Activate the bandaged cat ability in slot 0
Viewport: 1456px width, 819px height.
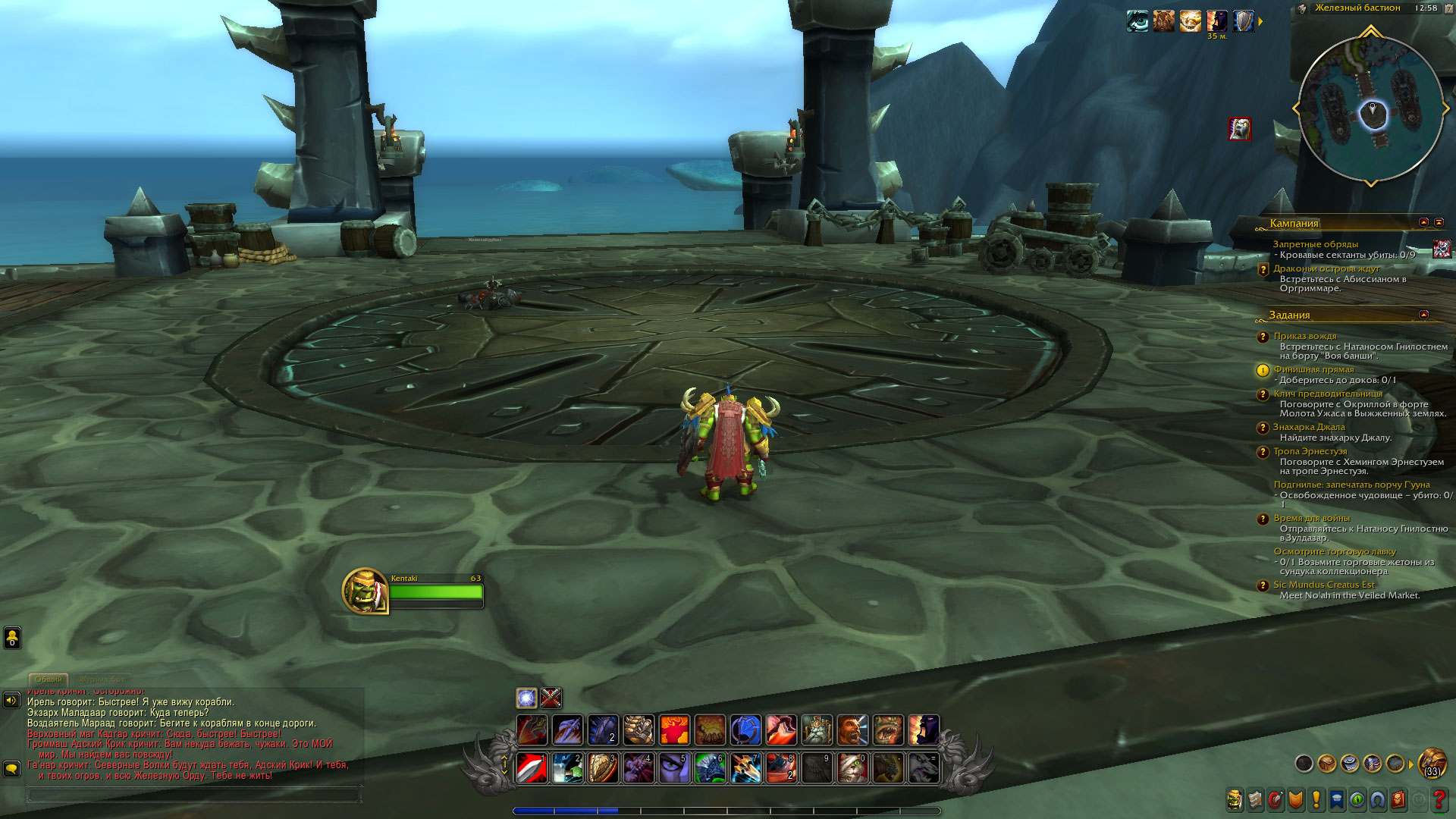tap(852, 767)
